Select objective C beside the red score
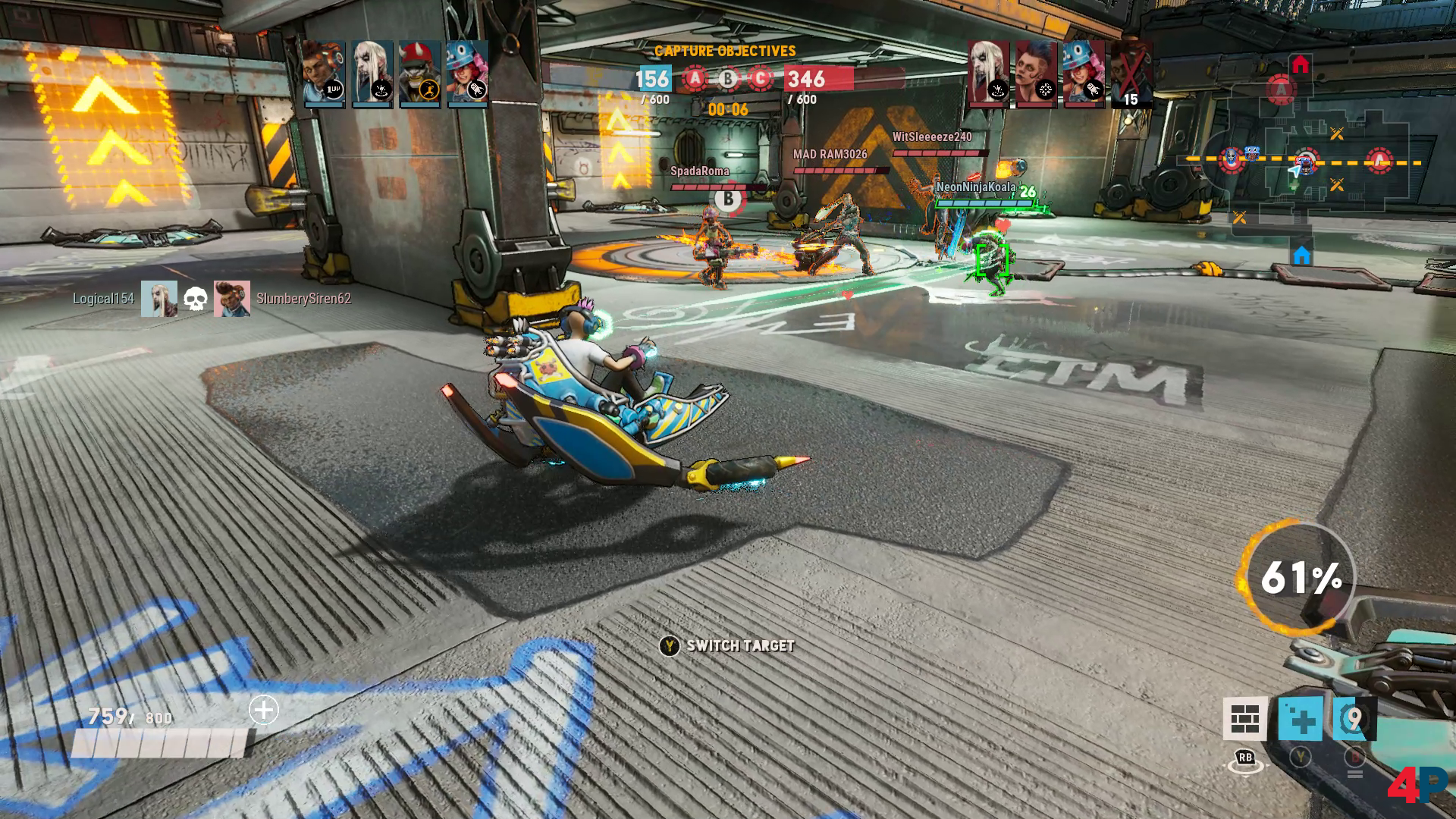Screen dimensions: 1456x819 click(760, 78)
